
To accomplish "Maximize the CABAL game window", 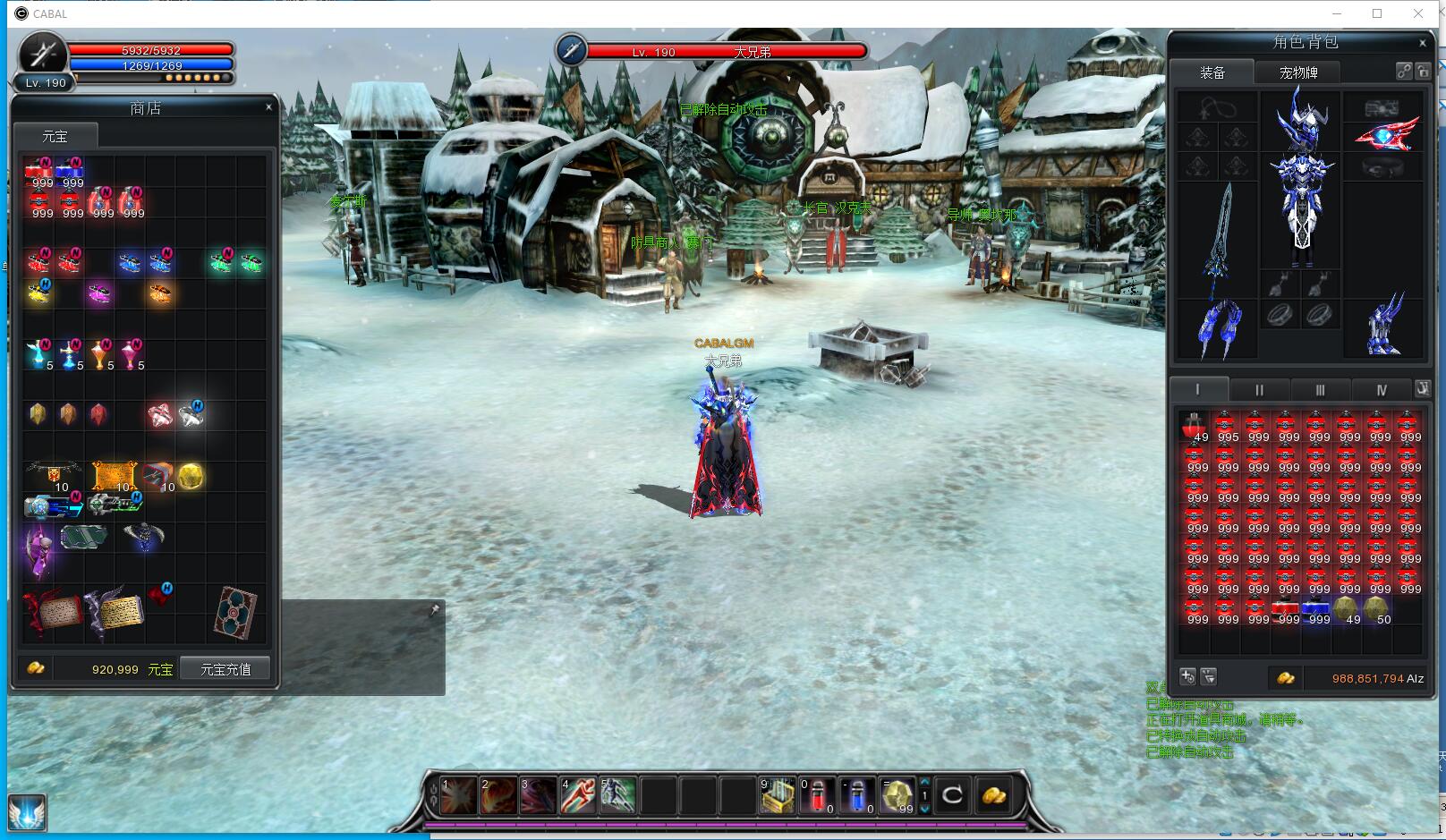I will click(x=1377, y=13).
